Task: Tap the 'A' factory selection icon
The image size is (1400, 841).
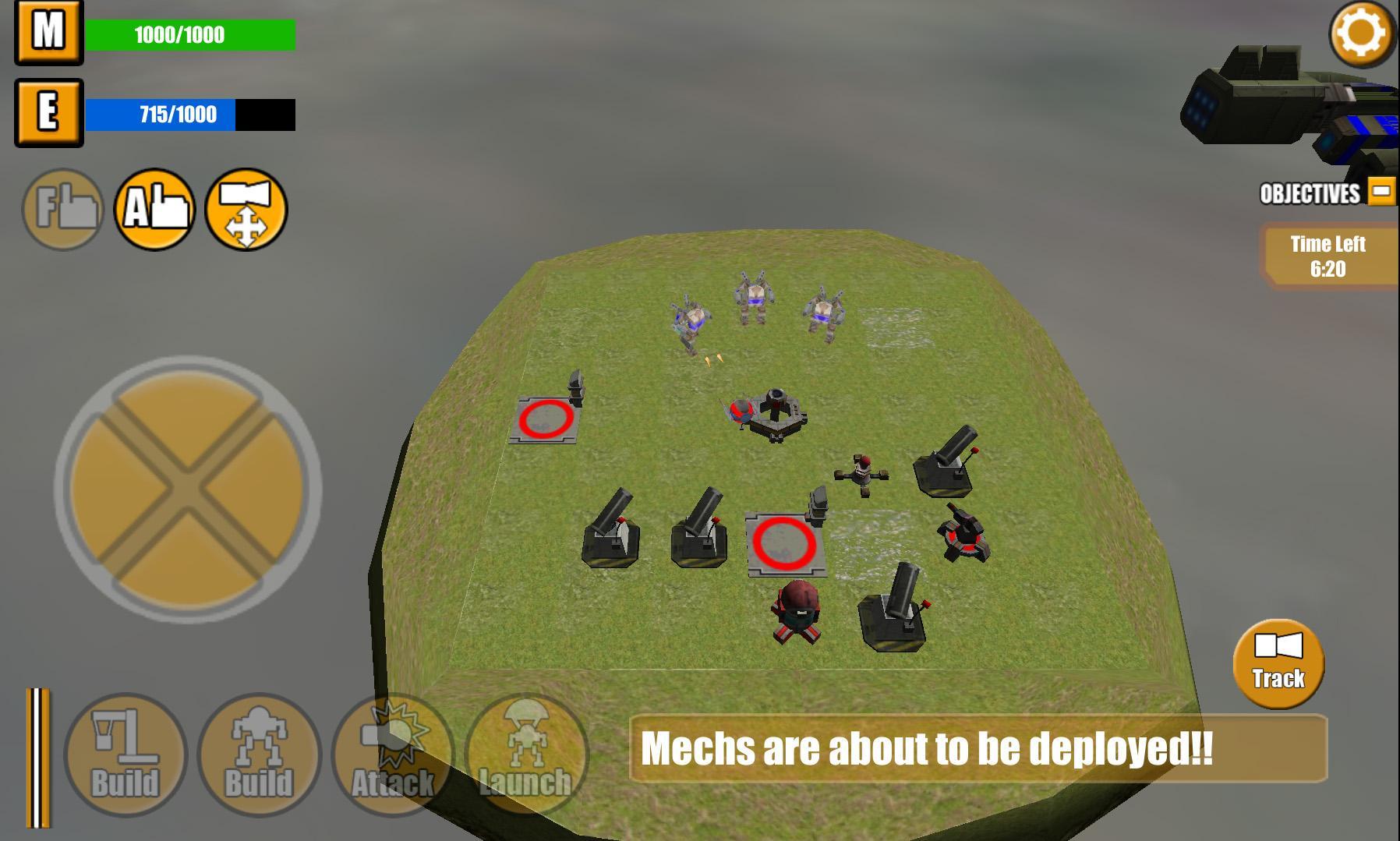Action: (154, 210)
